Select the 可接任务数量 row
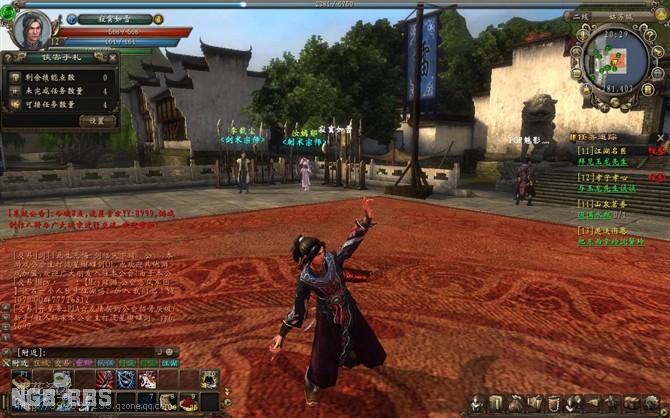The width and height of the screenshot is (670, 418). click(61, 104)
